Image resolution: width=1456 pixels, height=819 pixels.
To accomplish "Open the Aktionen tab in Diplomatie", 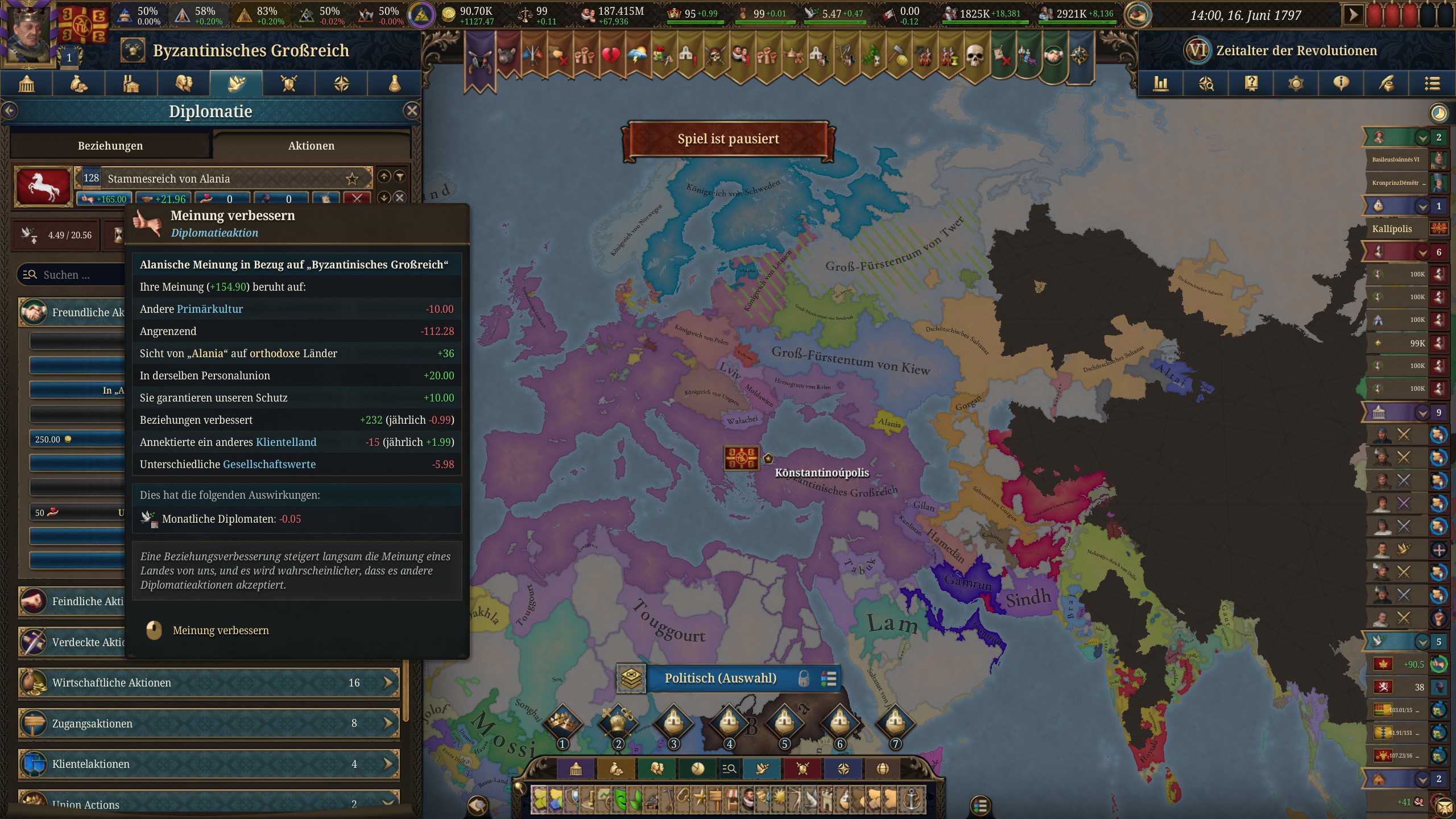I will (x=311, y=146).
